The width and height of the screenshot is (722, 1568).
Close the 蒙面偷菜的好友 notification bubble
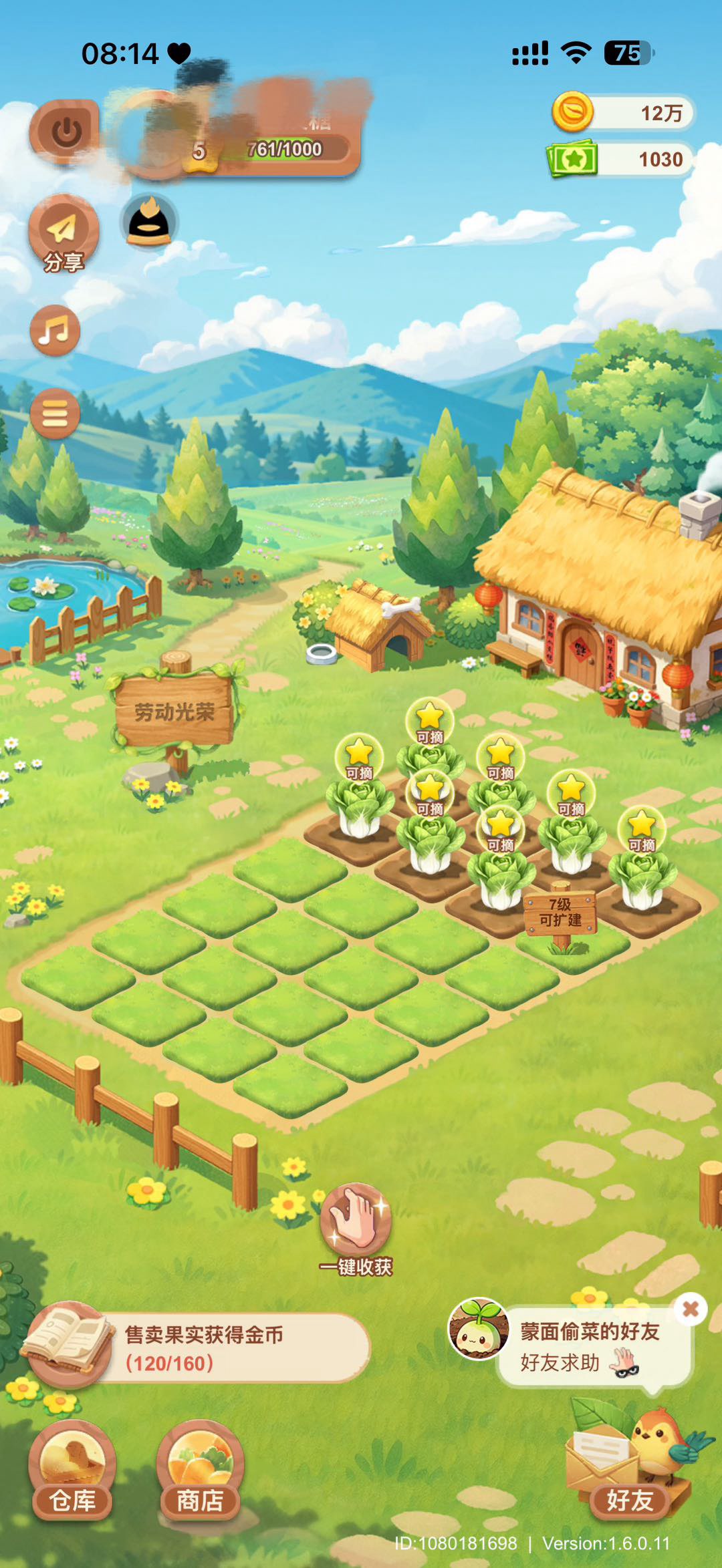tap(691, 1309)
